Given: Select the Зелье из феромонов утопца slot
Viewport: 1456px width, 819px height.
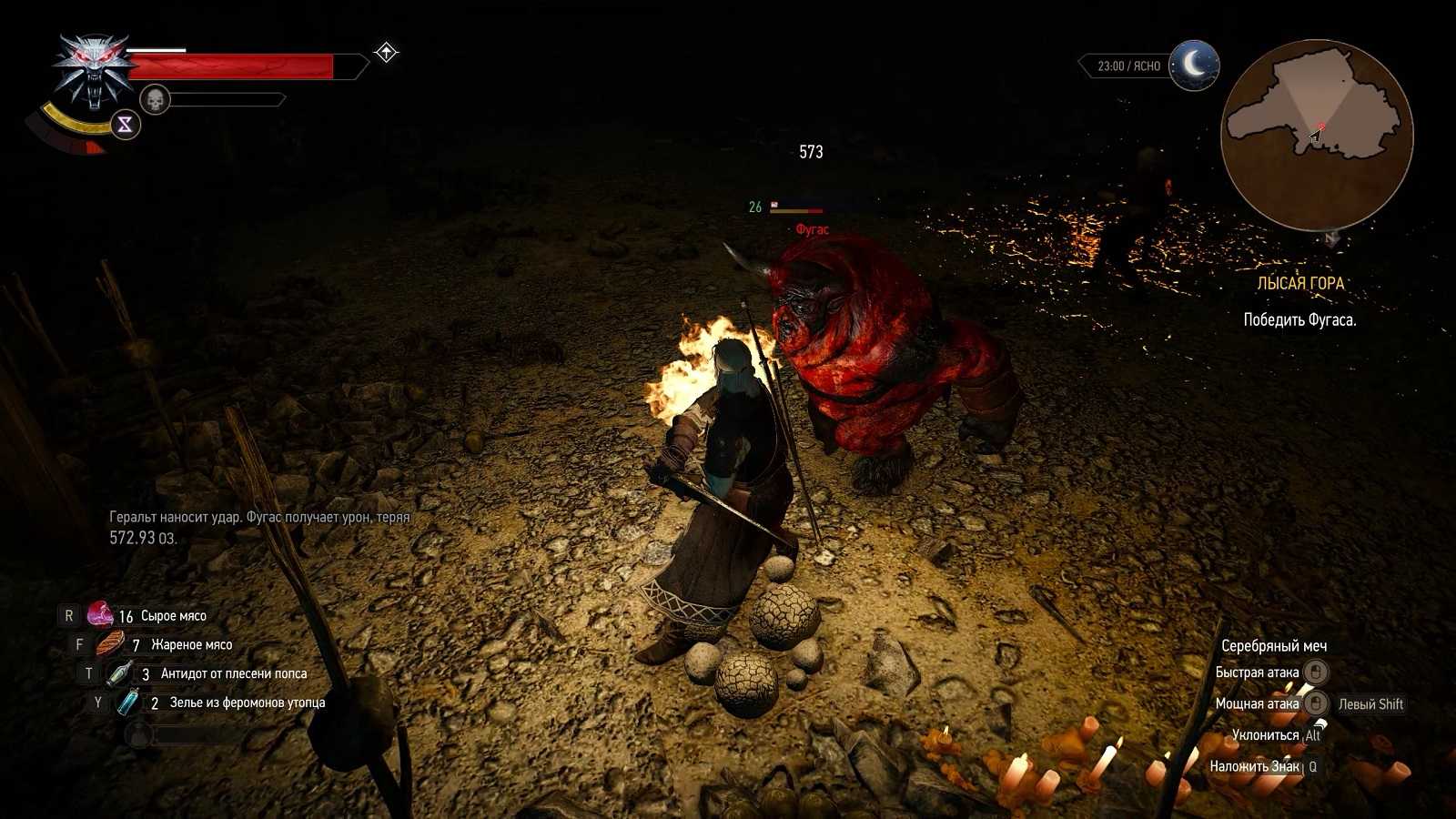Looking at the screenshot, I should coord(129,703).
